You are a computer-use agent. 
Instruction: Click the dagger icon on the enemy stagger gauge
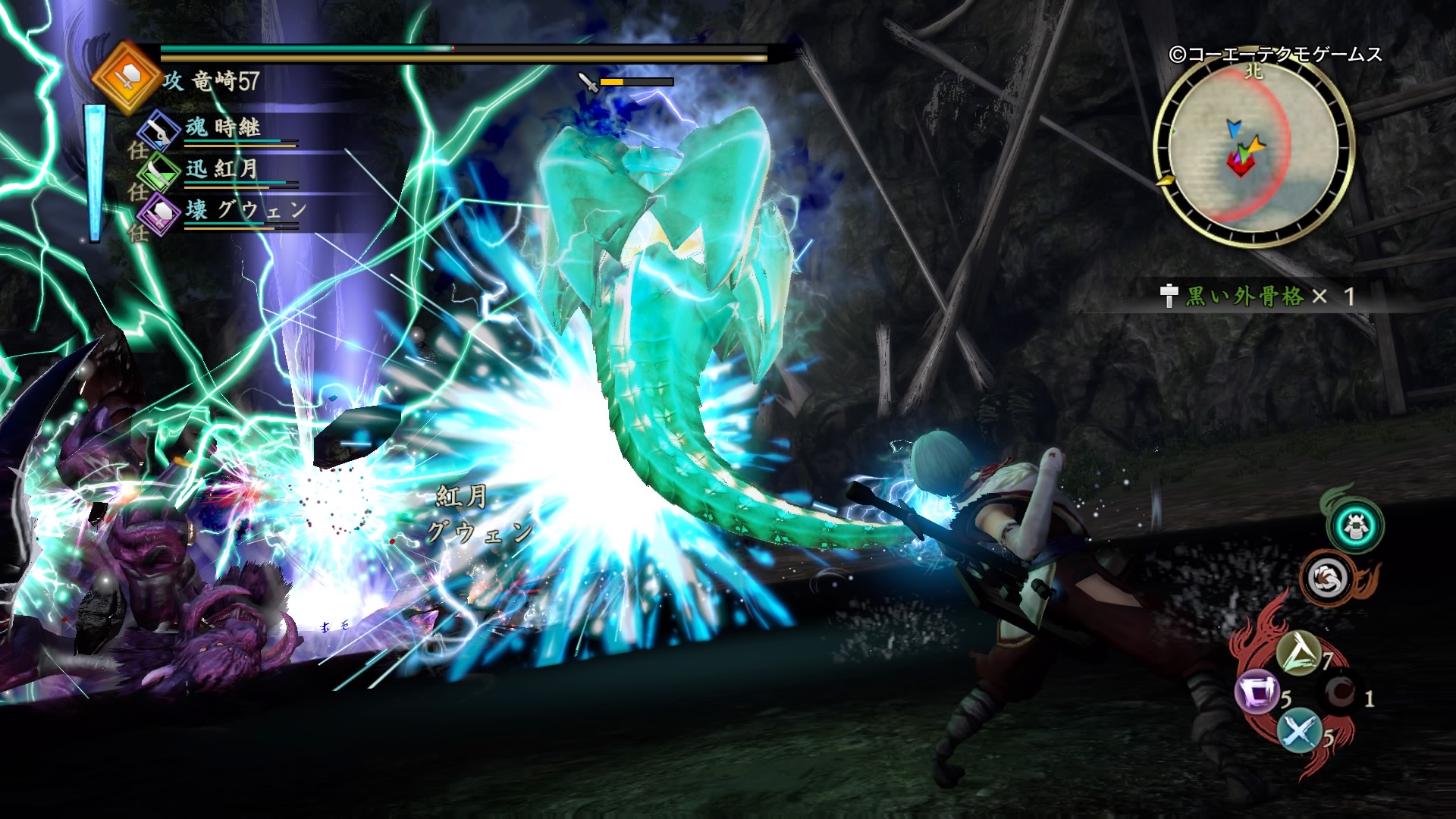point(588,82)
